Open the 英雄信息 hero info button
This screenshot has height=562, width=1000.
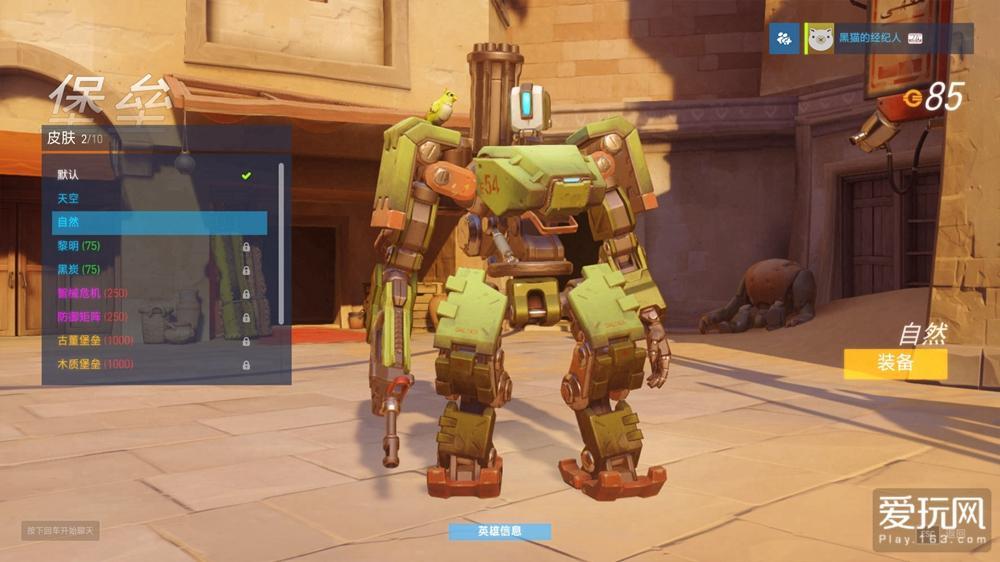[x=499, y=531]
